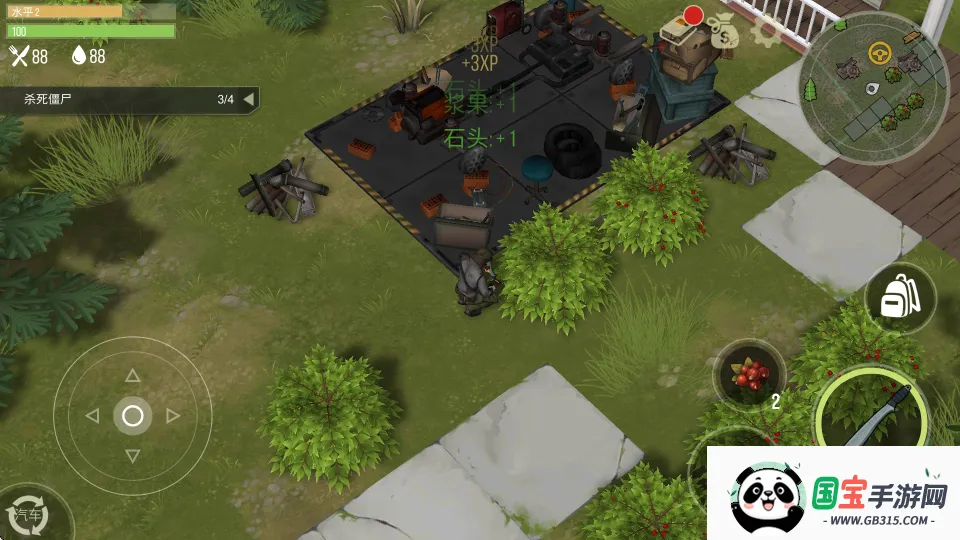Viewport: 960px width, 540px height.
Task: Tap the joystick up arrow
Action: [132, 376]
